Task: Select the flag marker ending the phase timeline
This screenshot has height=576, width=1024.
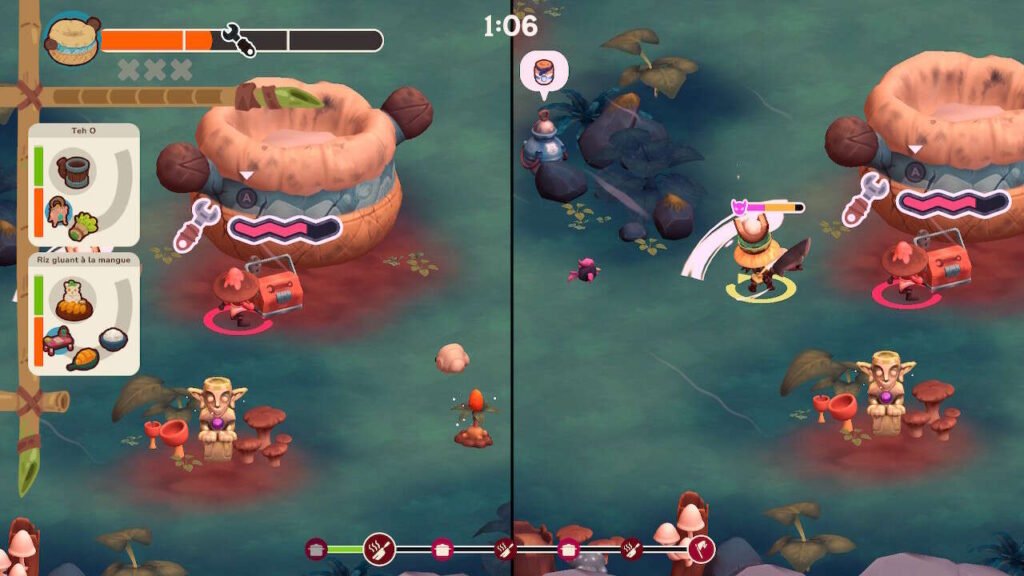Action: [701, 549]
